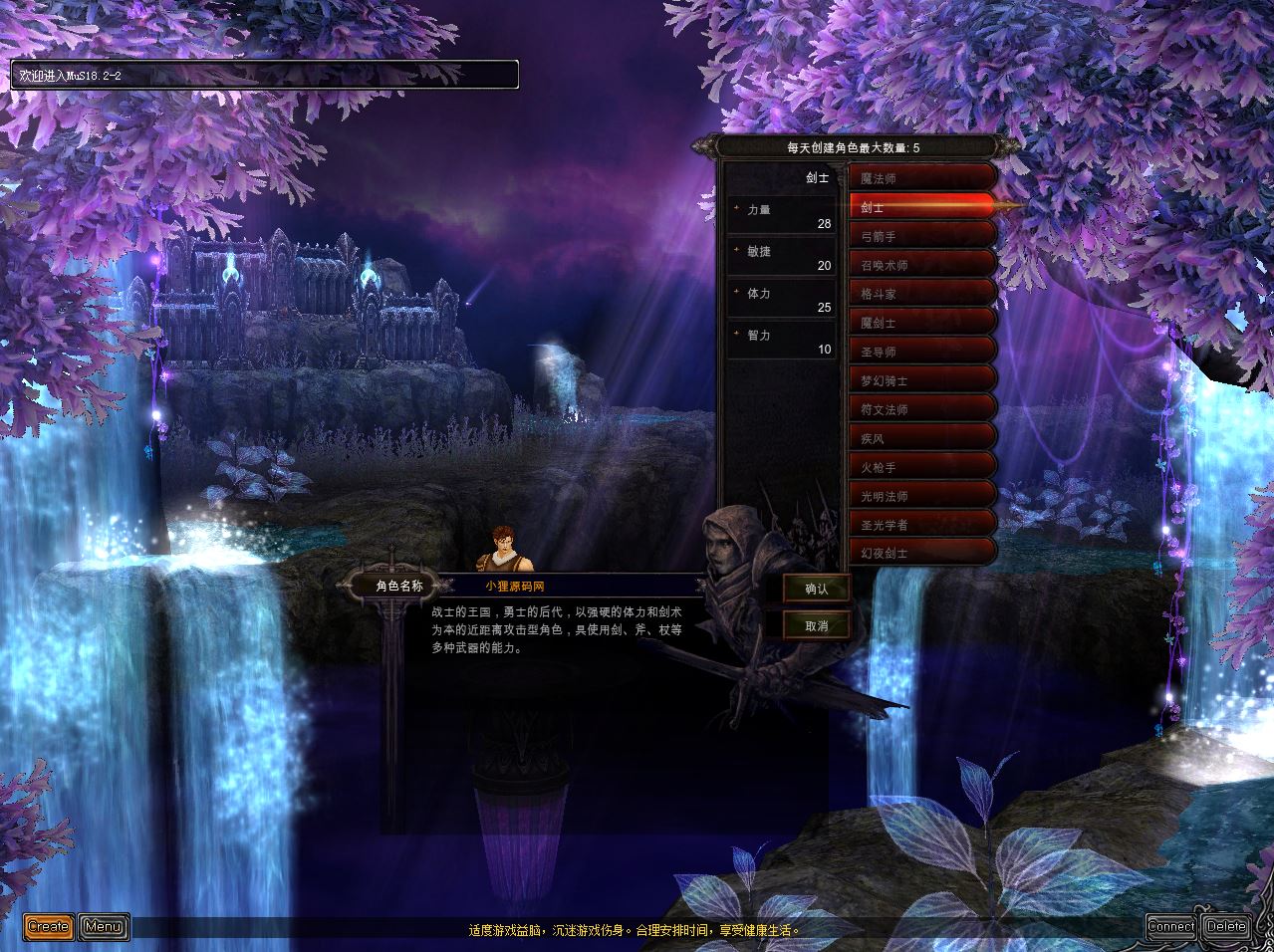This screenshot has width=1274, height=952.
Task: Confirm character creation with 确认
Action: point(817,589)
